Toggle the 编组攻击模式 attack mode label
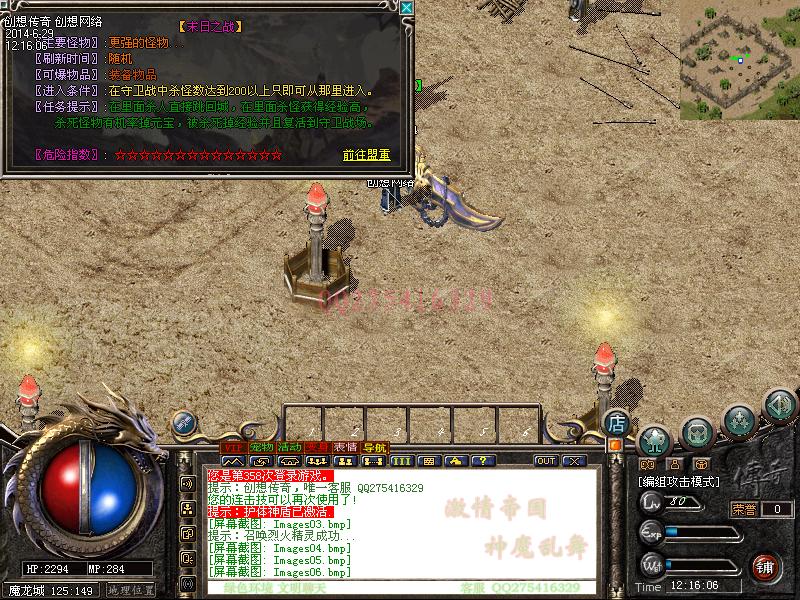800x600 pixels. (680, 481)
